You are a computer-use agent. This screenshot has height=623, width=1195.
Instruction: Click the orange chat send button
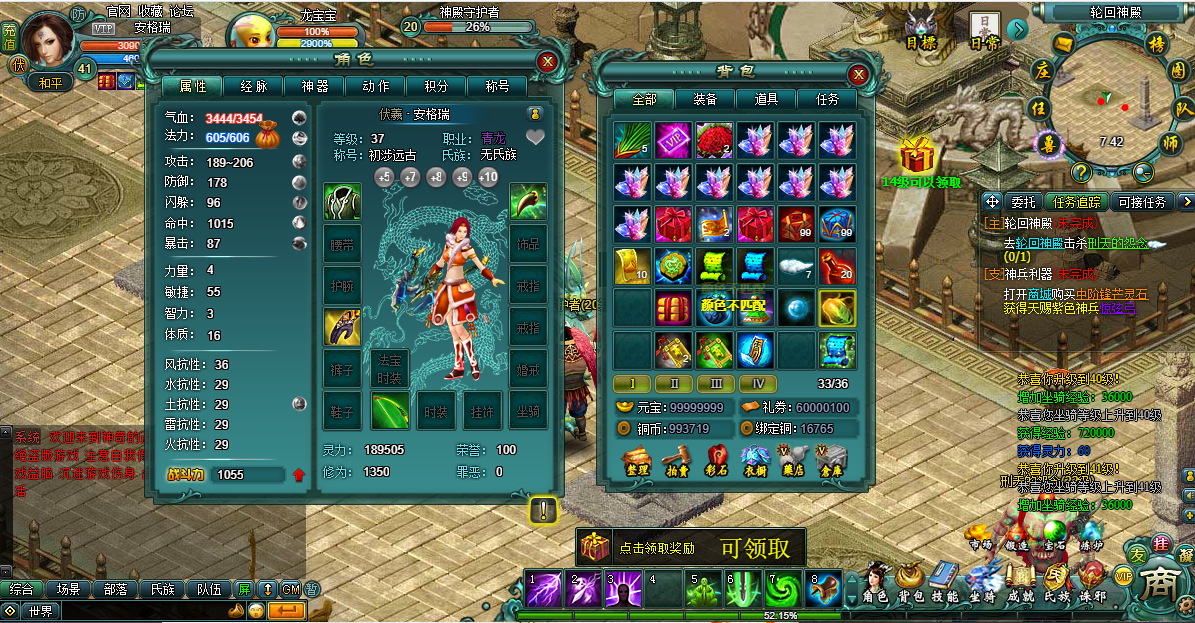(287, 610)
